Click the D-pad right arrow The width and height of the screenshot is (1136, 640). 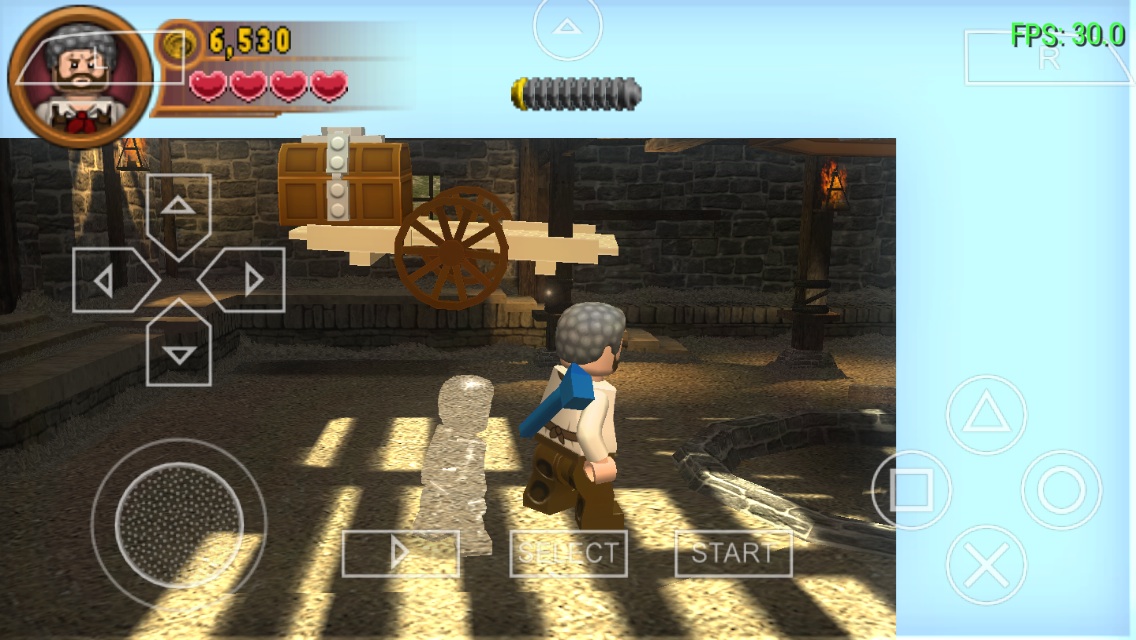tap(248, 280)
